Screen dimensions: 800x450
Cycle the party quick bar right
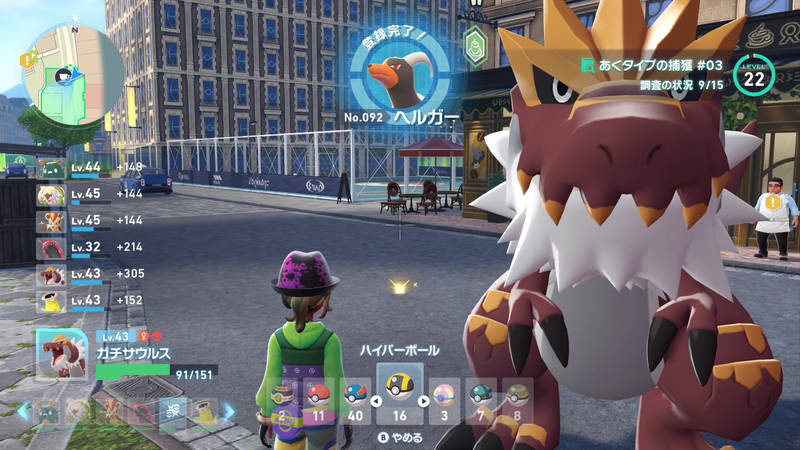coord(228,410)
